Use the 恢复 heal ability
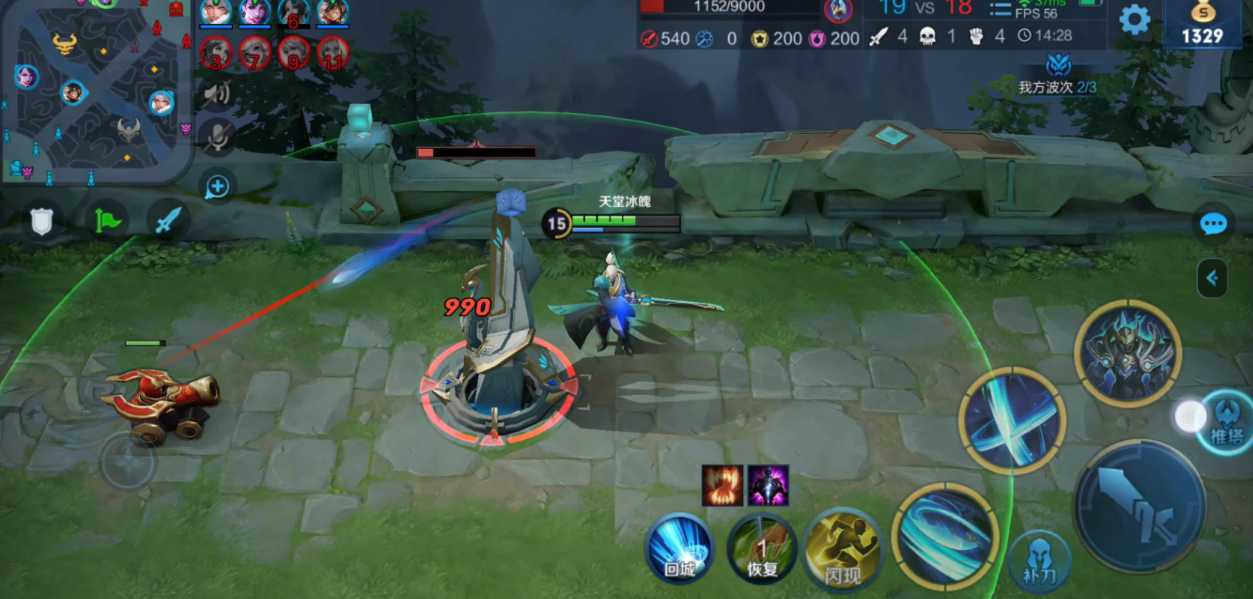 pos(762,548)
